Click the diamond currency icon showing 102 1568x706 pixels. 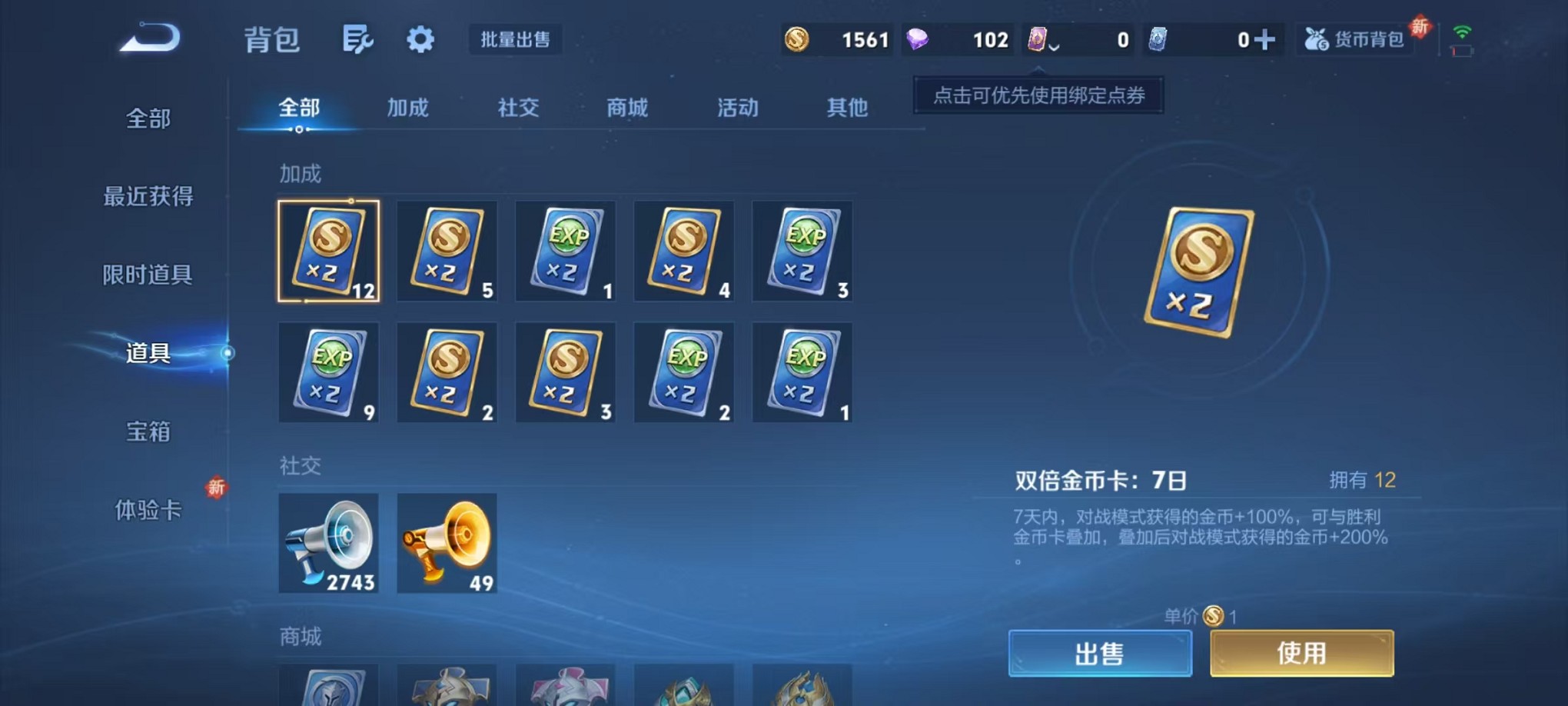[x=916, y=39]
